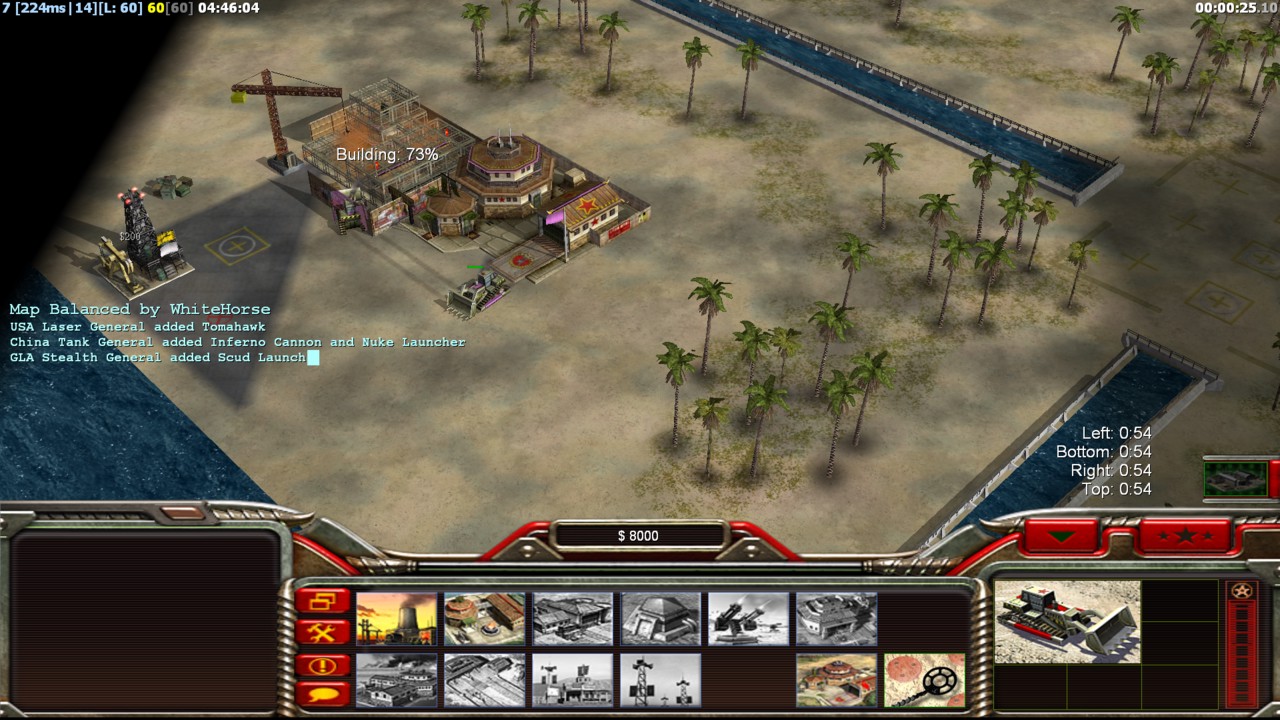Select the Gattling Cannon build icon
This screenshot has height=720, width=1280.
pyautogui.click(x=748, y=618)
